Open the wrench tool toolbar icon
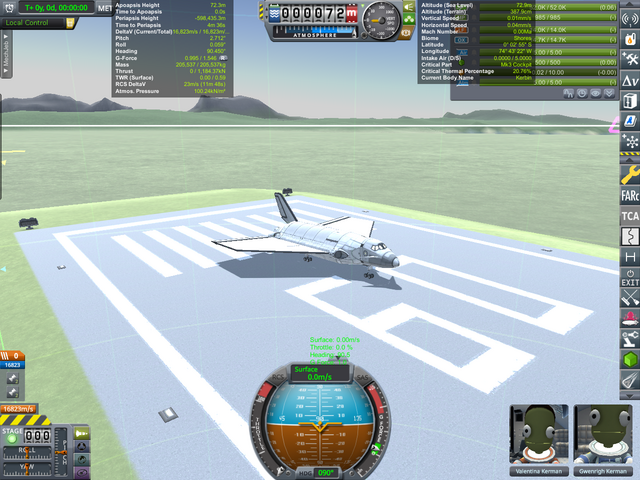Image resolution: width=640 pixels, height=480 pixels. 630,172
